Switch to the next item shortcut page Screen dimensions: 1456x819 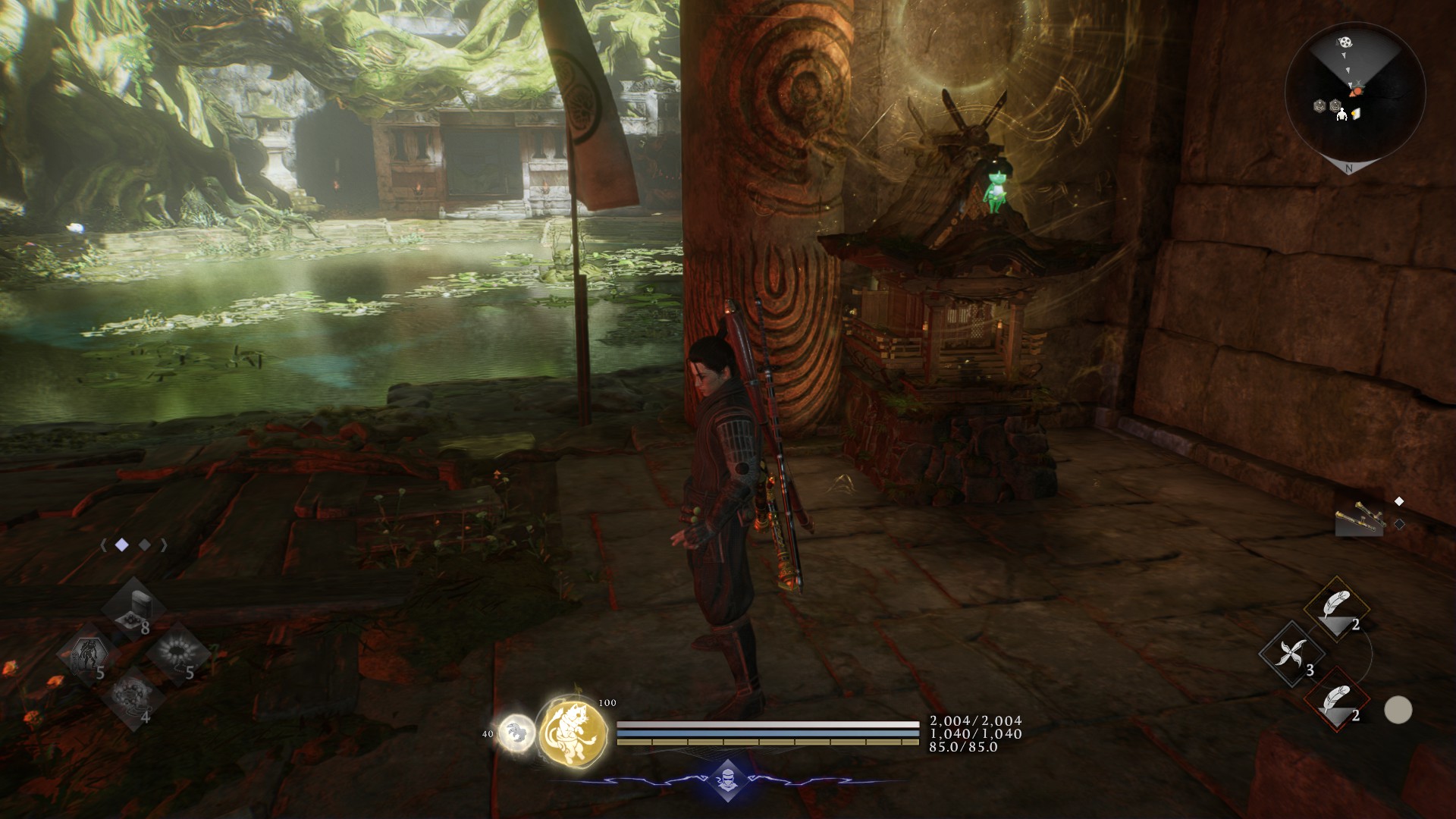[163, 544]
